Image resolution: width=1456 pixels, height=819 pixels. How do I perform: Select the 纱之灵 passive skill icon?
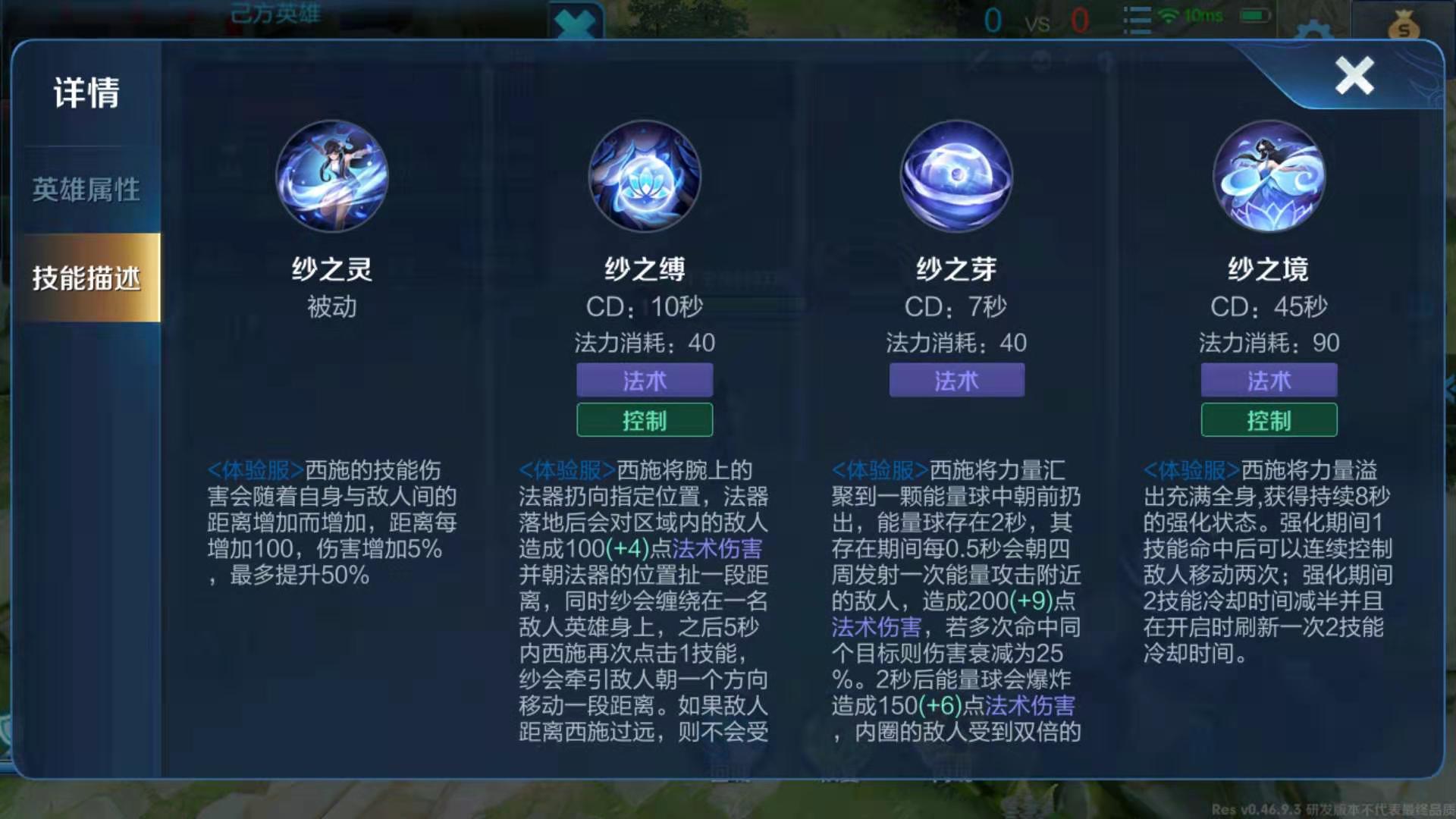(x=331, y=176)
